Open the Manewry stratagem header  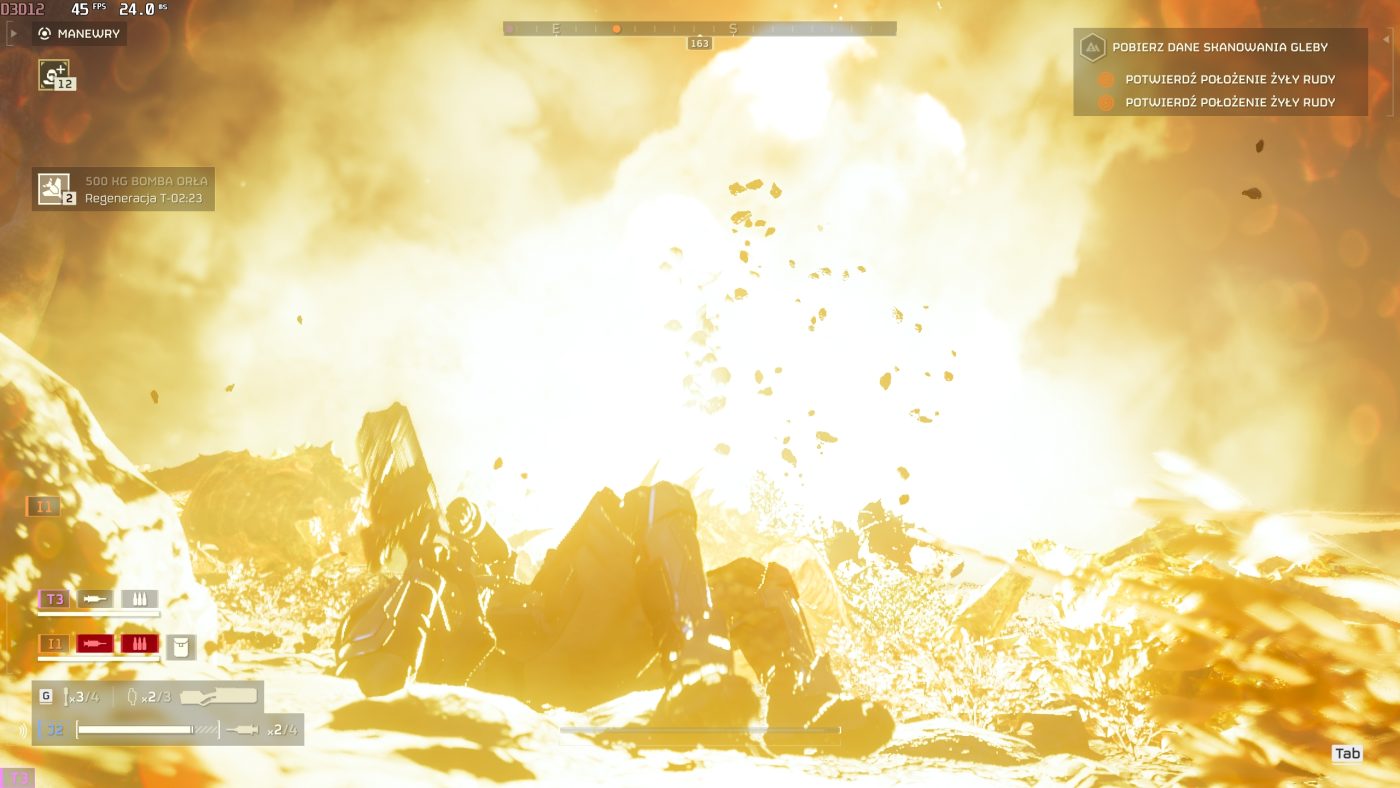click(80, 33)
